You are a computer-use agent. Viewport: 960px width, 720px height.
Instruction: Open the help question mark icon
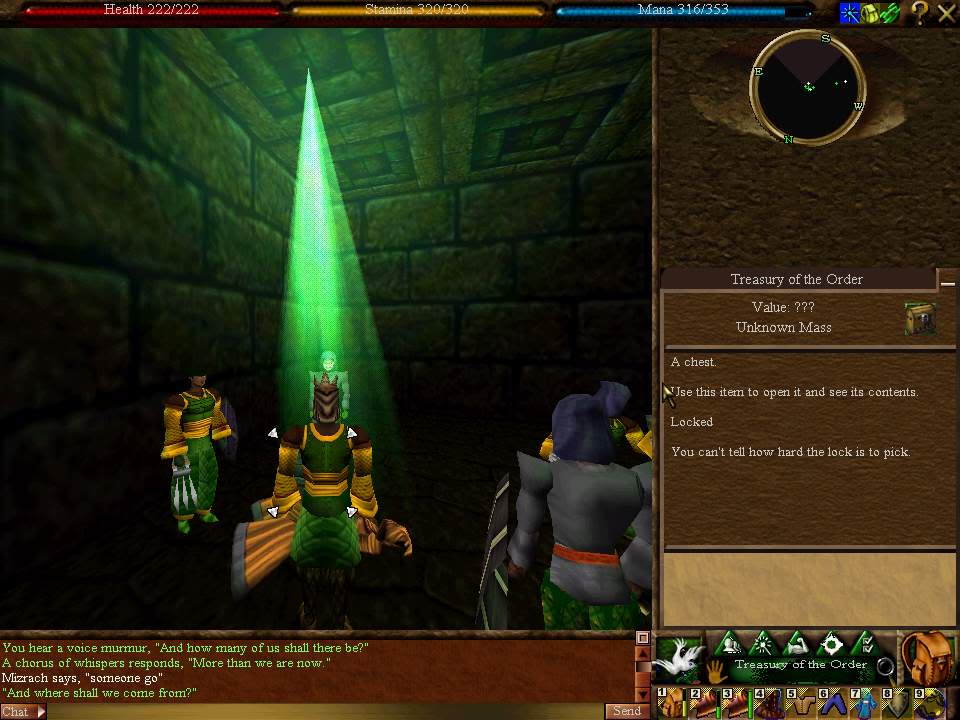pos(919,13)
